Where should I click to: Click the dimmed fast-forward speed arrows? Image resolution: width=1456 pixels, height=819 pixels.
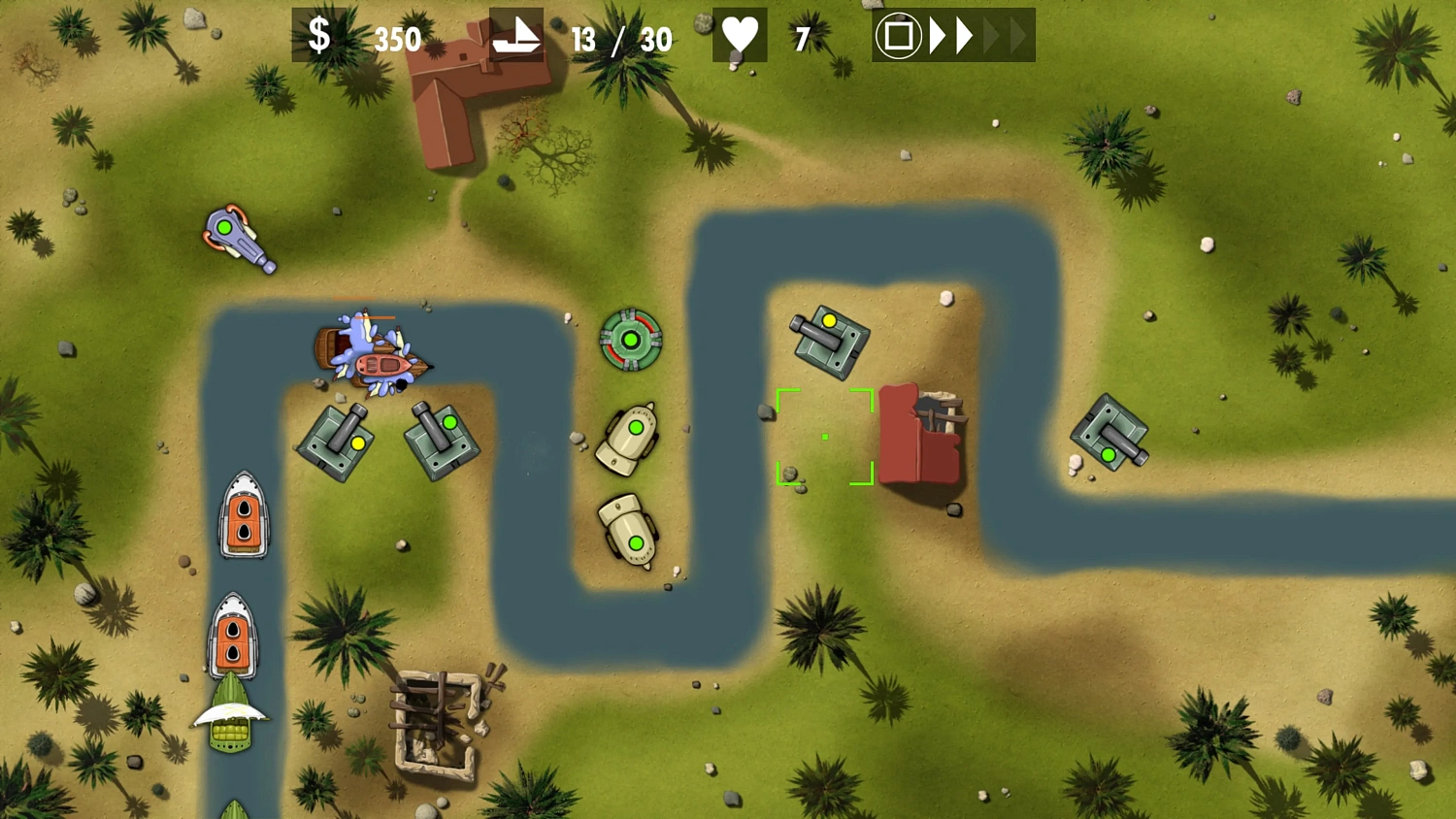click(x=1006, y=35)
